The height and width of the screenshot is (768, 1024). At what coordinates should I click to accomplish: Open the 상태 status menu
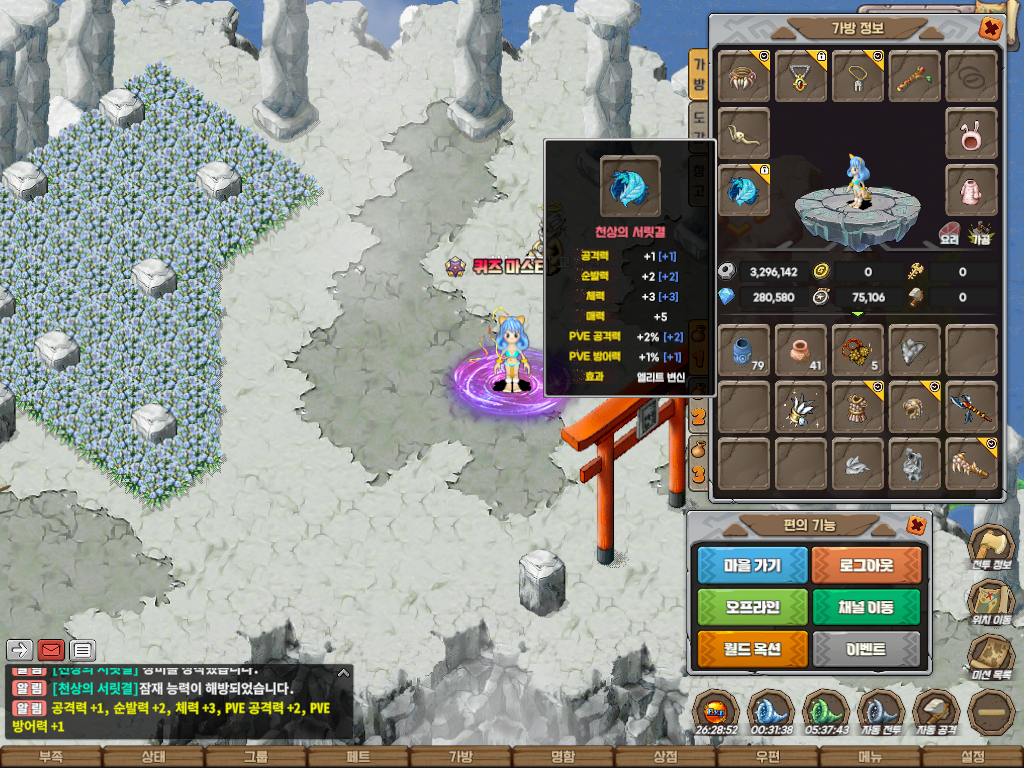153,757
